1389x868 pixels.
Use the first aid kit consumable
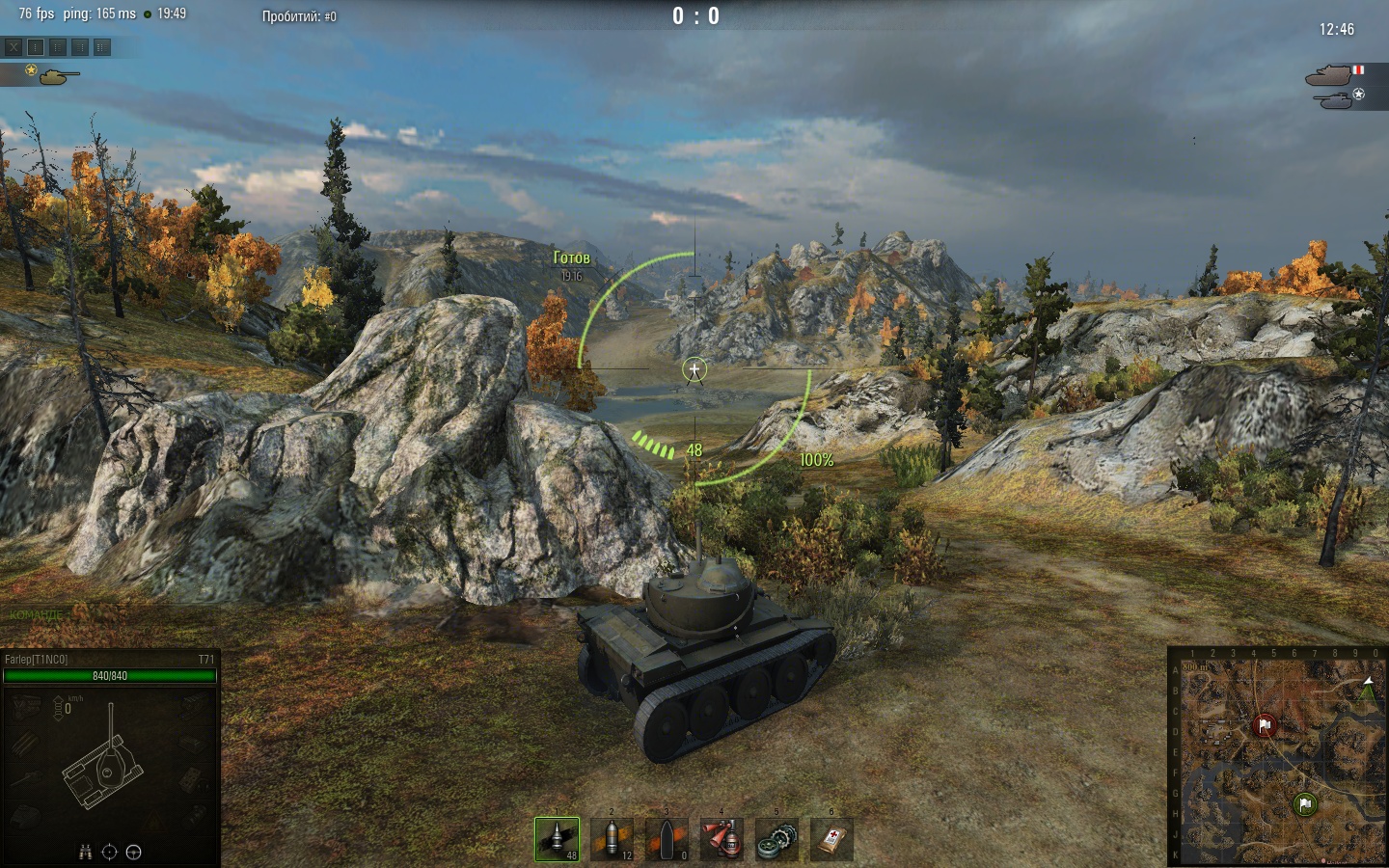(831, 839)
